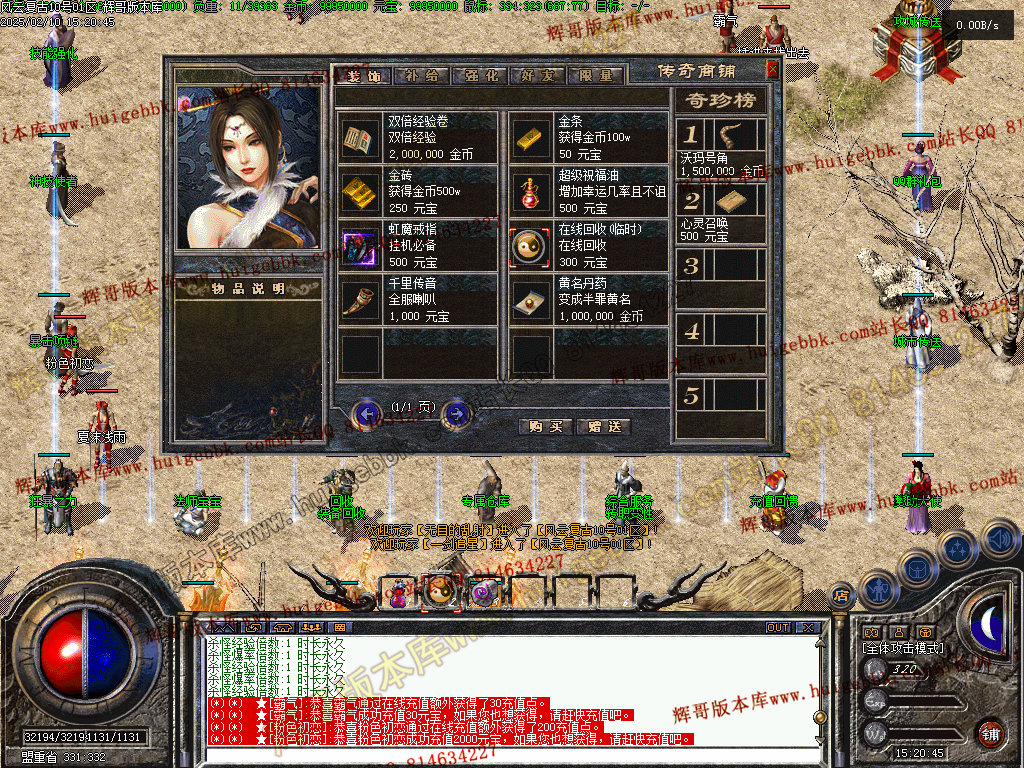Go to the next shop page arrow
The image size is (1024, 768).
[x=456, y=412]
